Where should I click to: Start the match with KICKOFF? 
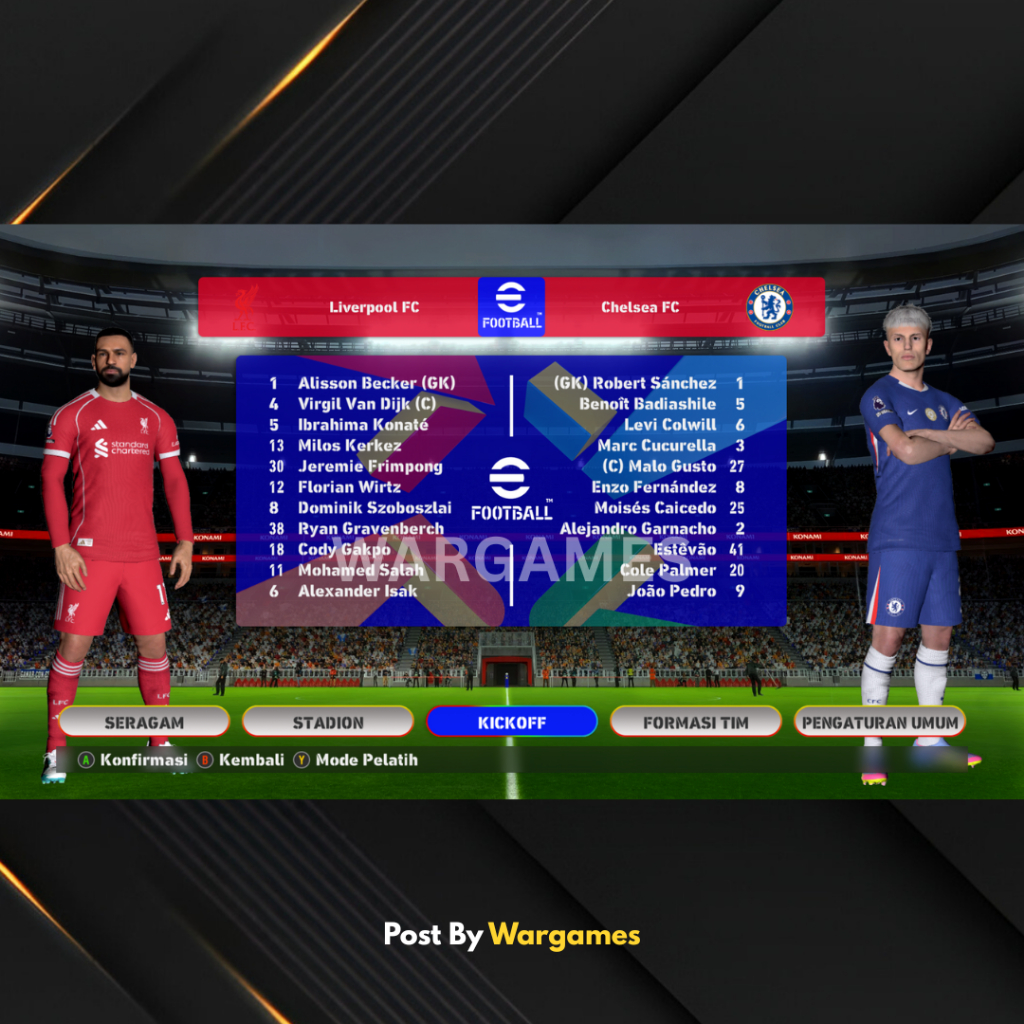(511, 722)
